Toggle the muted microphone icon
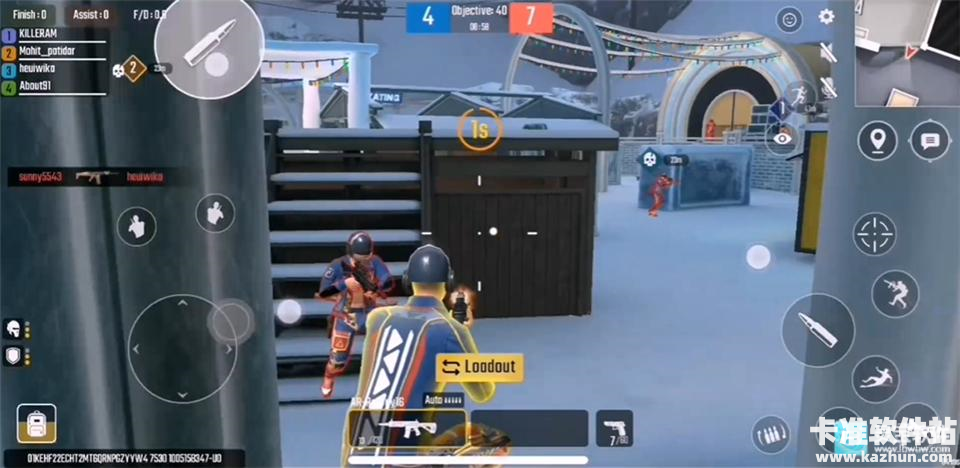 [x=828, y=87]
